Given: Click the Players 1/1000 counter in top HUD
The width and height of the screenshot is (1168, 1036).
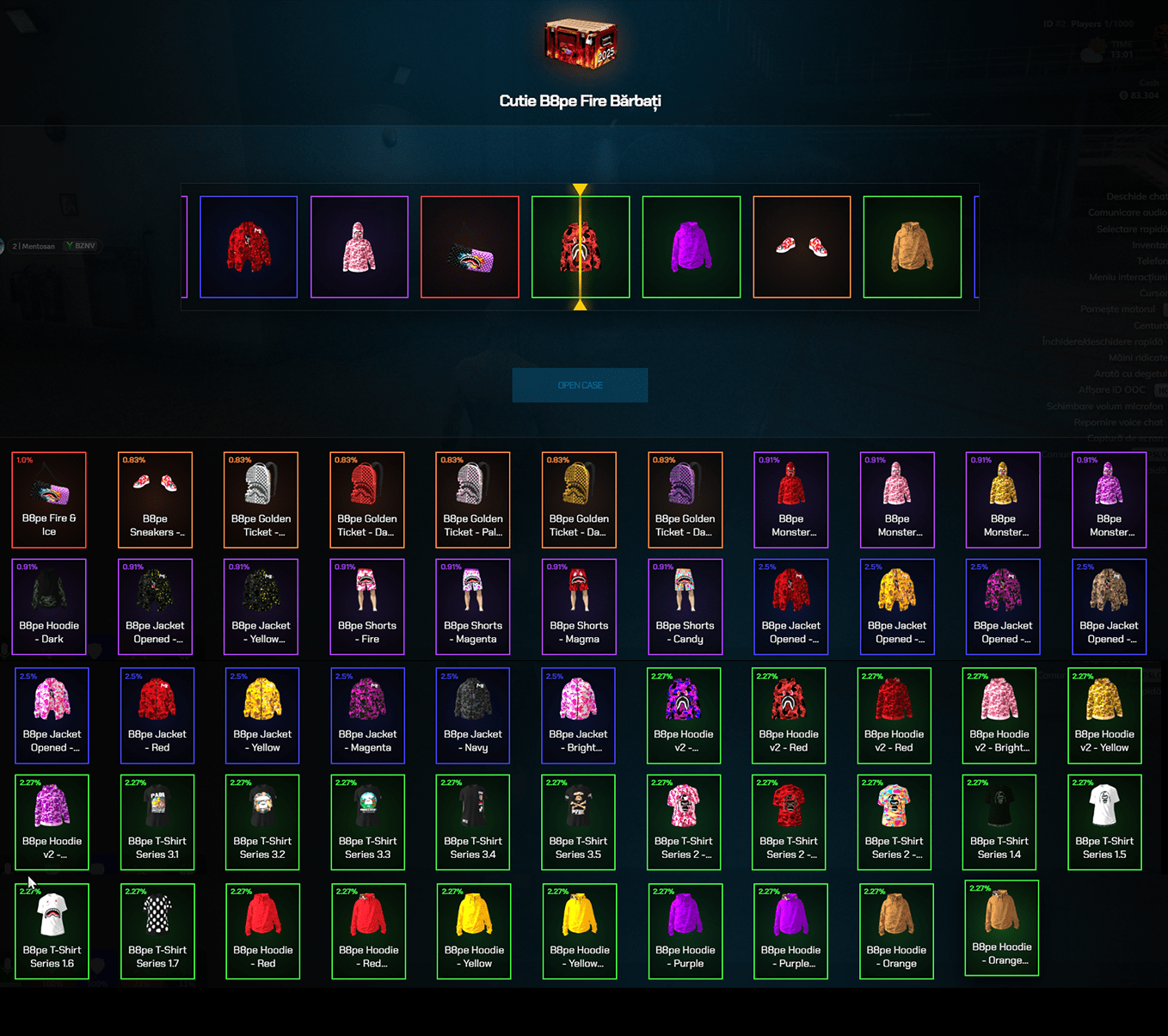Looking at the screenshot, I should click(x=1103, y=24).
